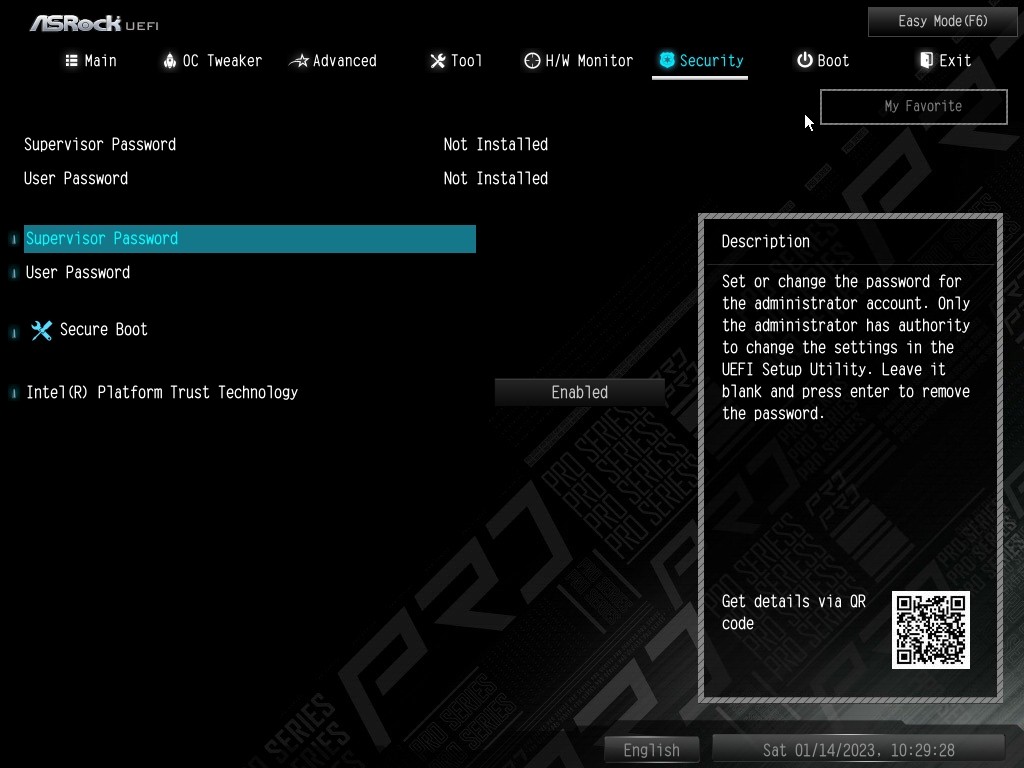The height and width of the screenshot is (768, 1024).
Task: Click the QR code for details
Action: [930, 630]
